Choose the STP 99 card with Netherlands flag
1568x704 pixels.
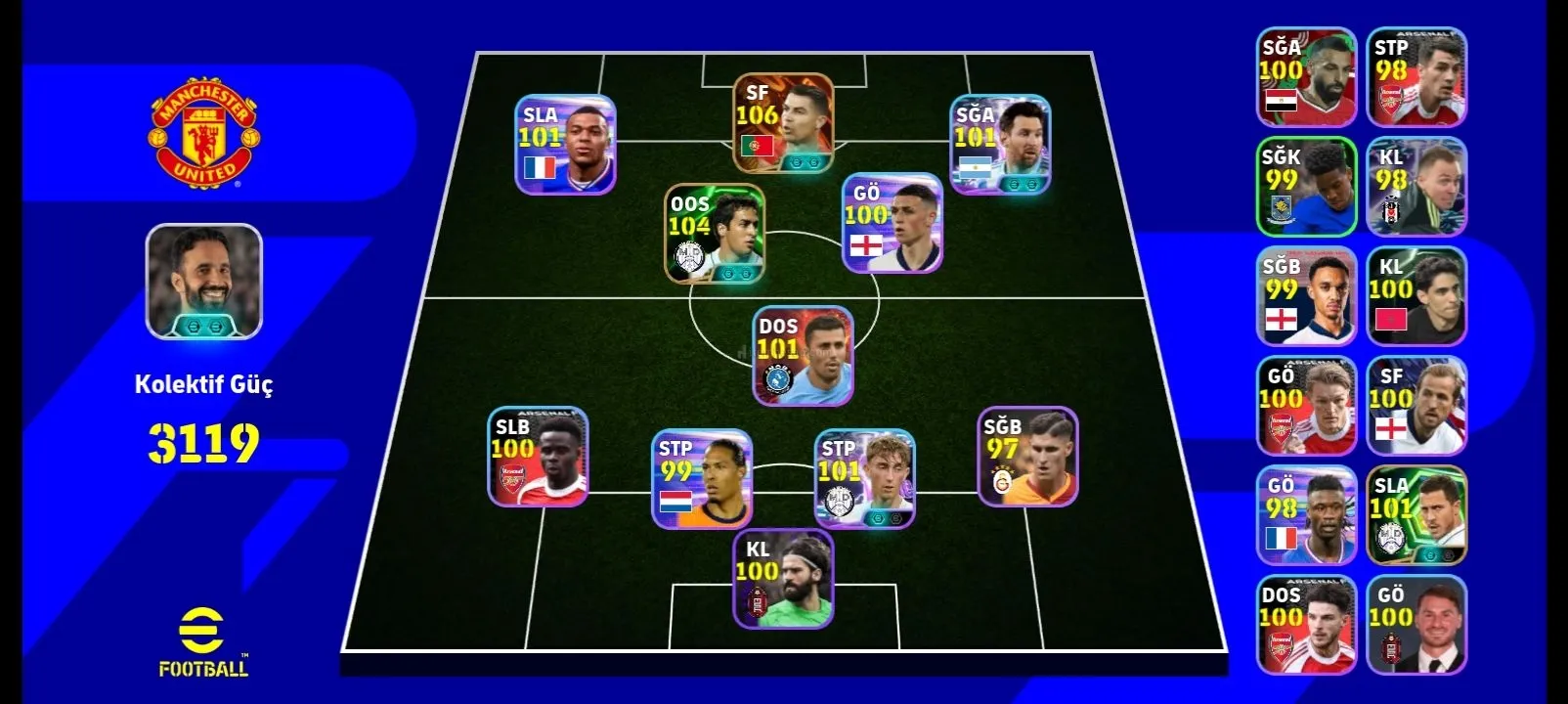[702, 479]
